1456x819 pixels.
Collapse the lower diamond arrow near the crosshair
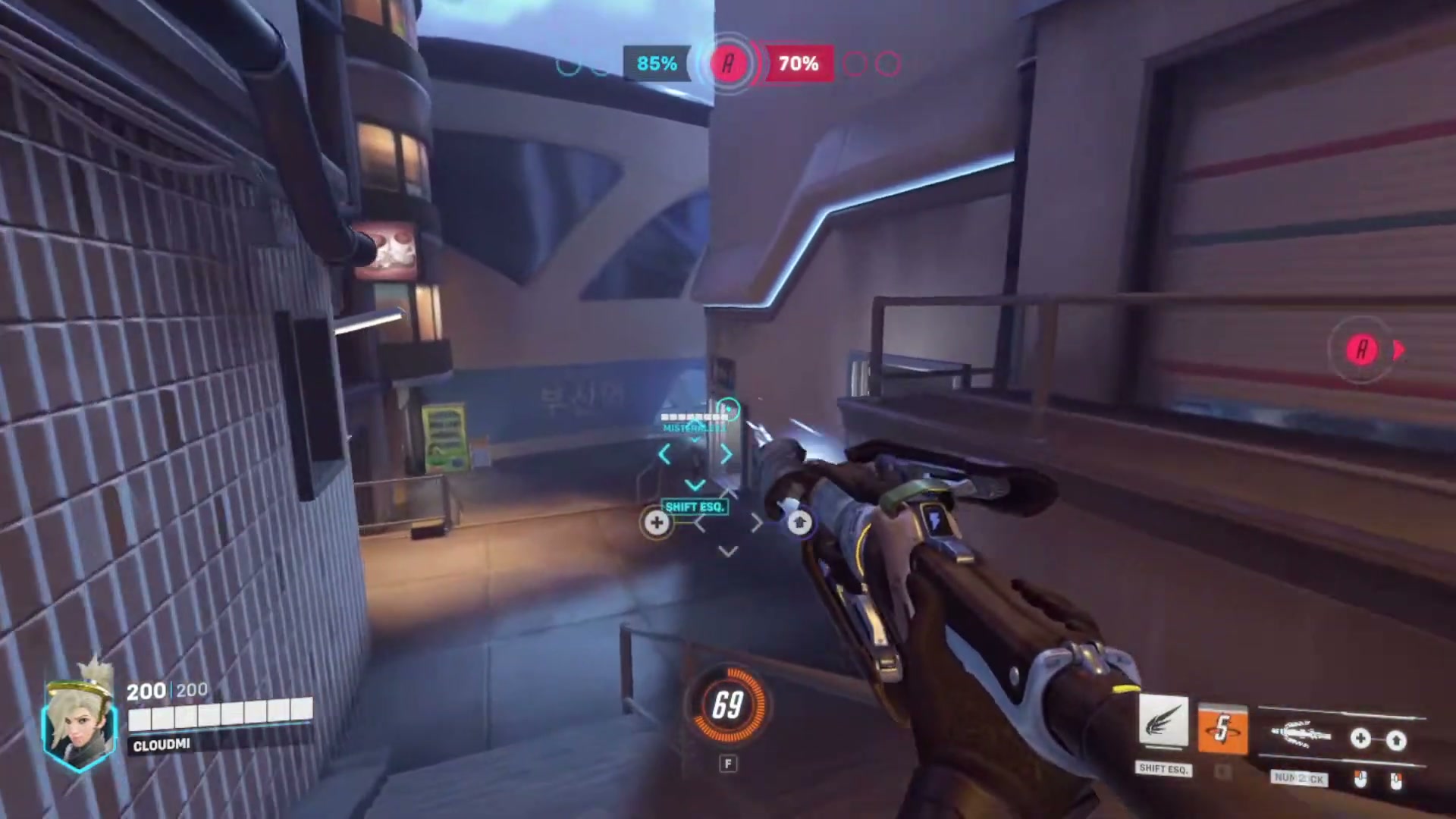(726, 551)
